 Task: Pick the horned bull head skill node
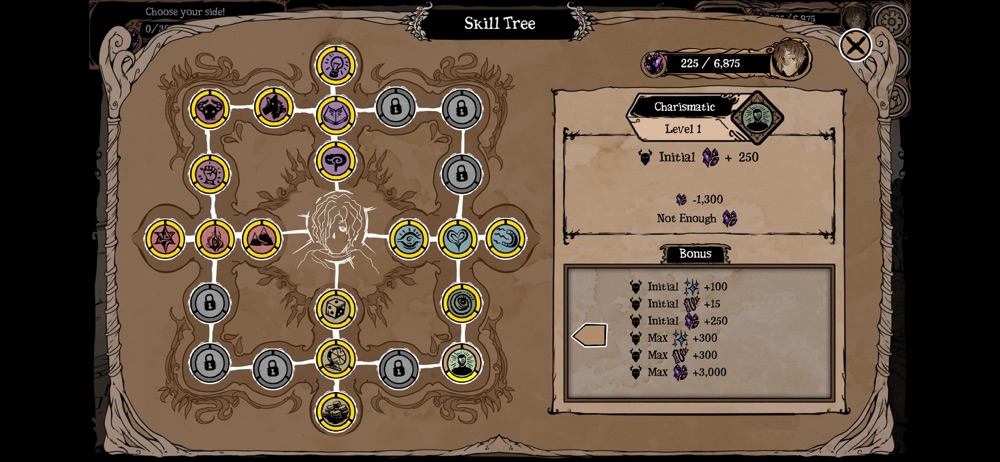point(210,108)
